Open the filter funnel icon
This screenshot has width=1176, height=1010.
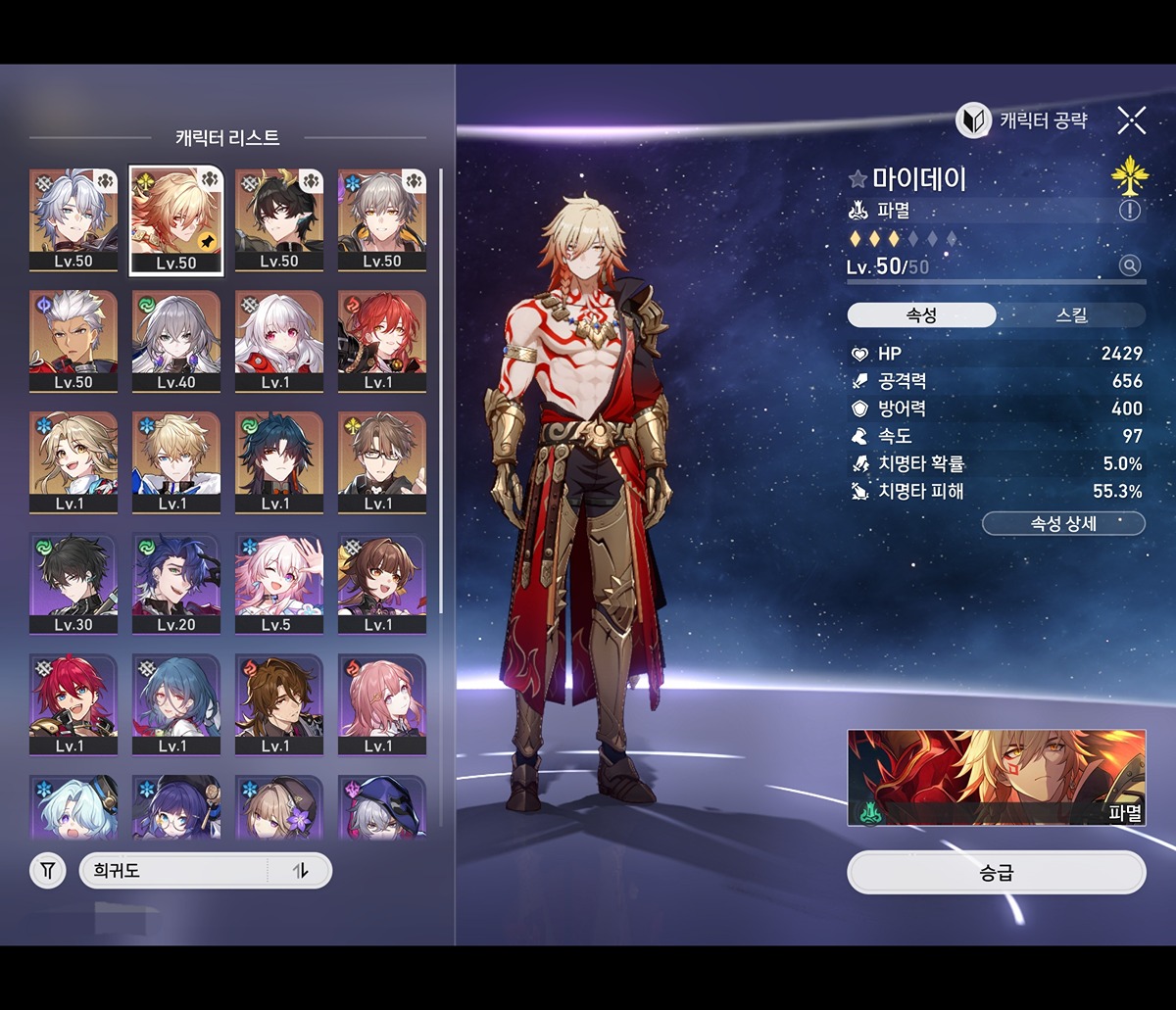point(47,870)
